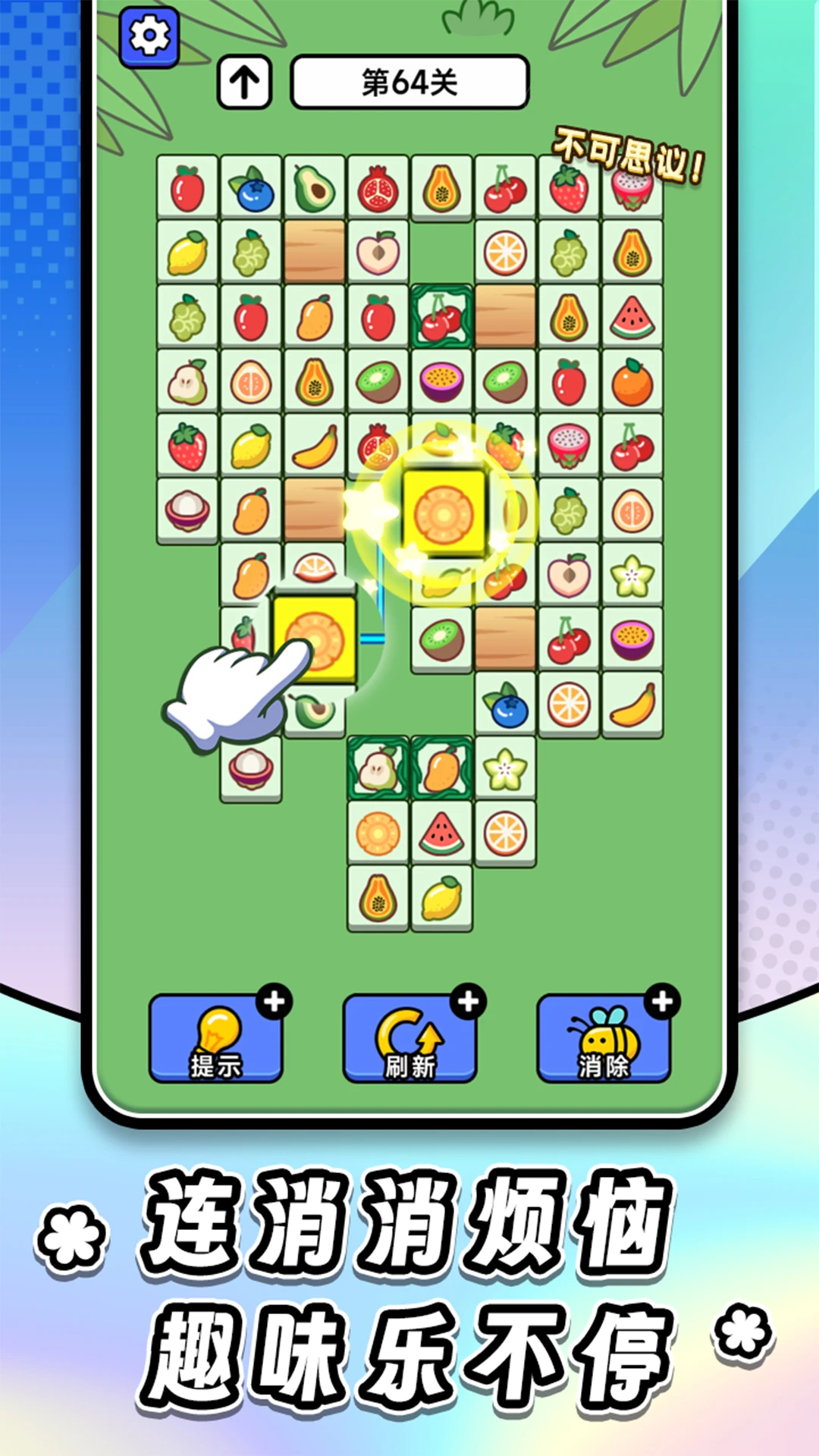
Task: Pick the vine-wrapped mango tile
Action: tap(441, 768)
